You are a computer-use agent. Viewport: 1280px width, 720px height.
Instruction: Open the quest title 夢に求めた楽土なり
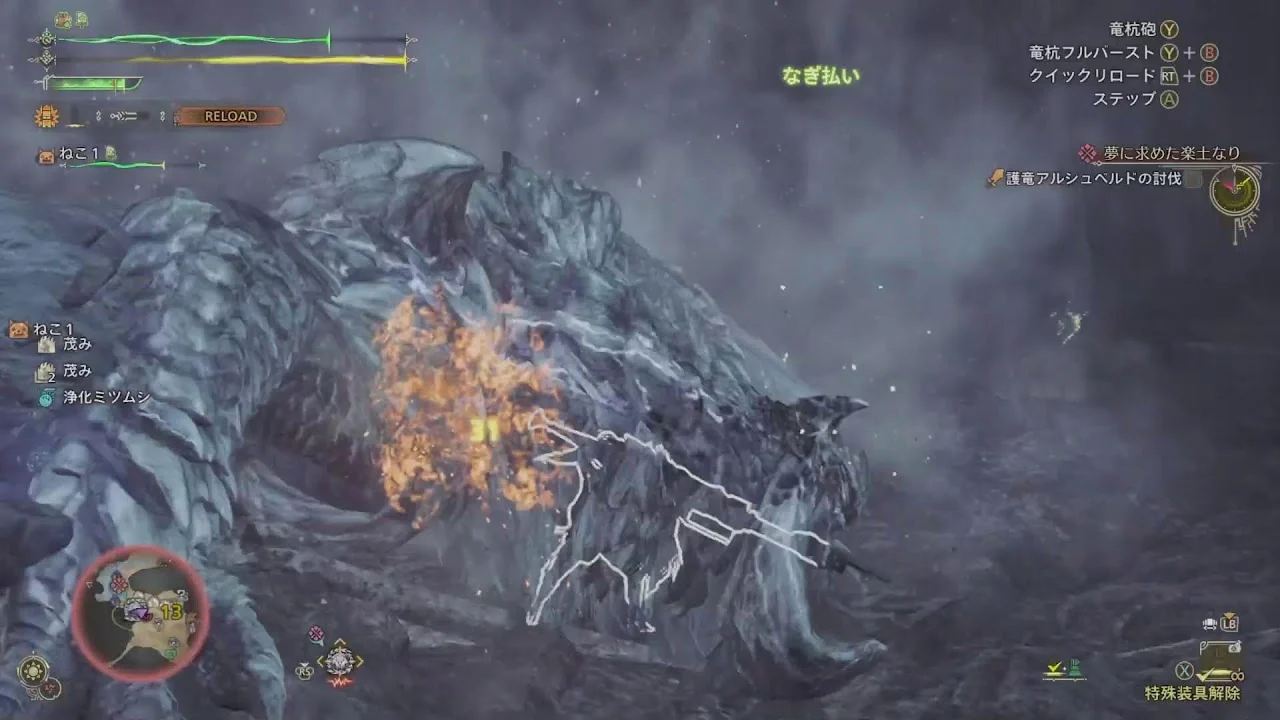[x=1172, y=153]
